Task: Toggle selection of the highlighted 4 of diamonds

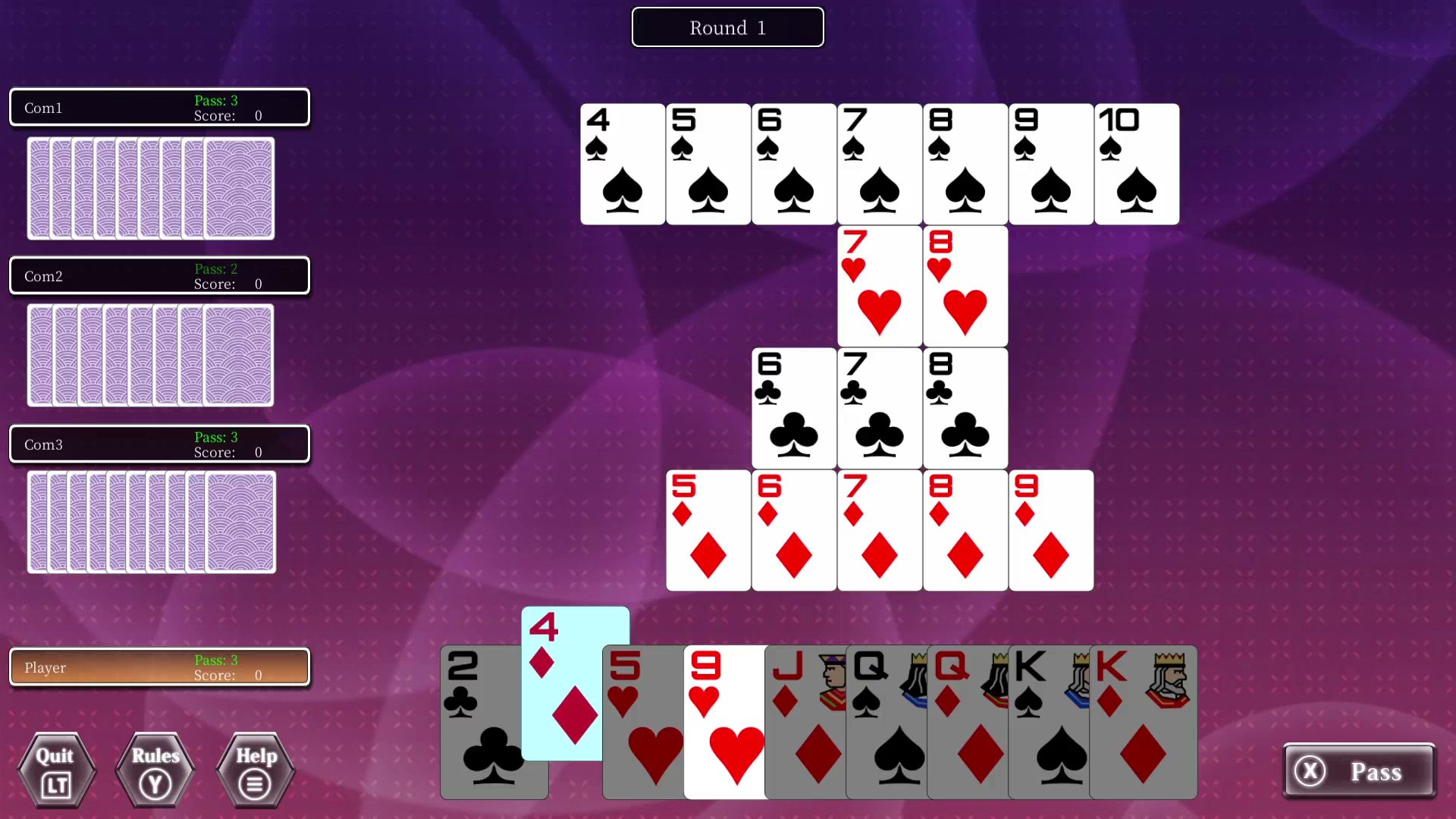Action: 575,682
